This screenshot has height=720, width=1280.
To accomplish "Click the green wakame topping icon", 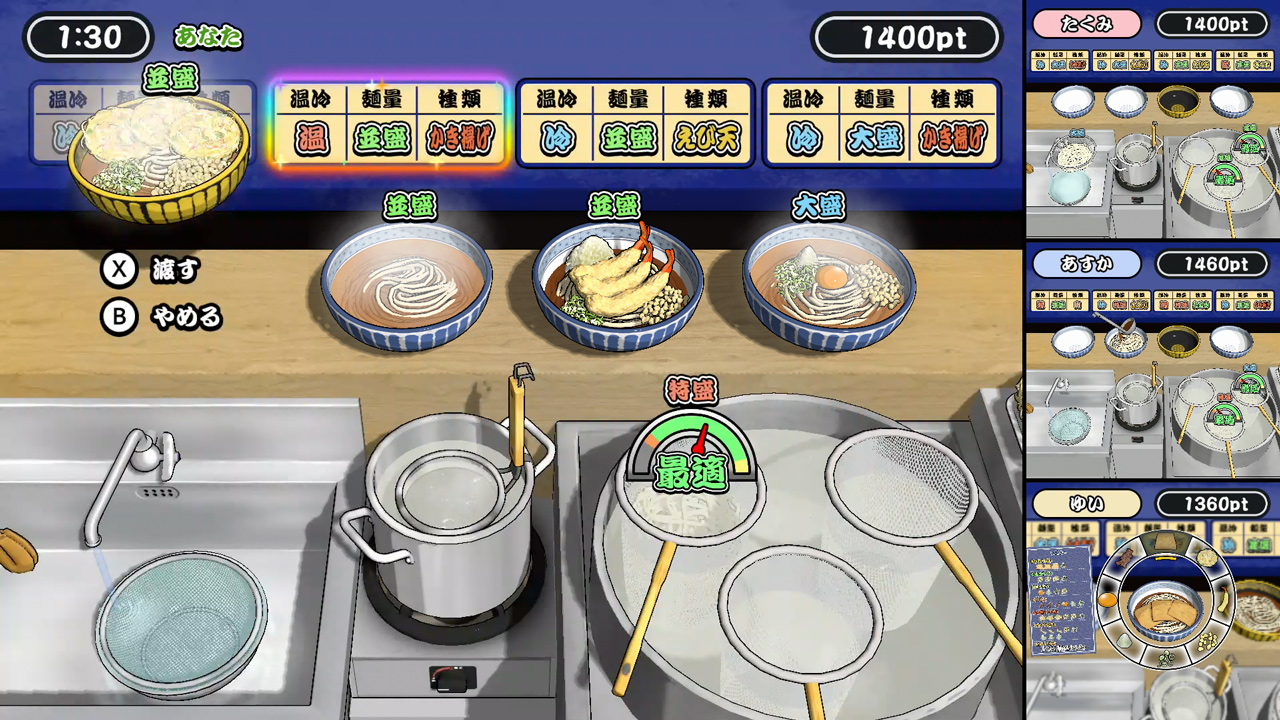I will [x=1168, y=658].
